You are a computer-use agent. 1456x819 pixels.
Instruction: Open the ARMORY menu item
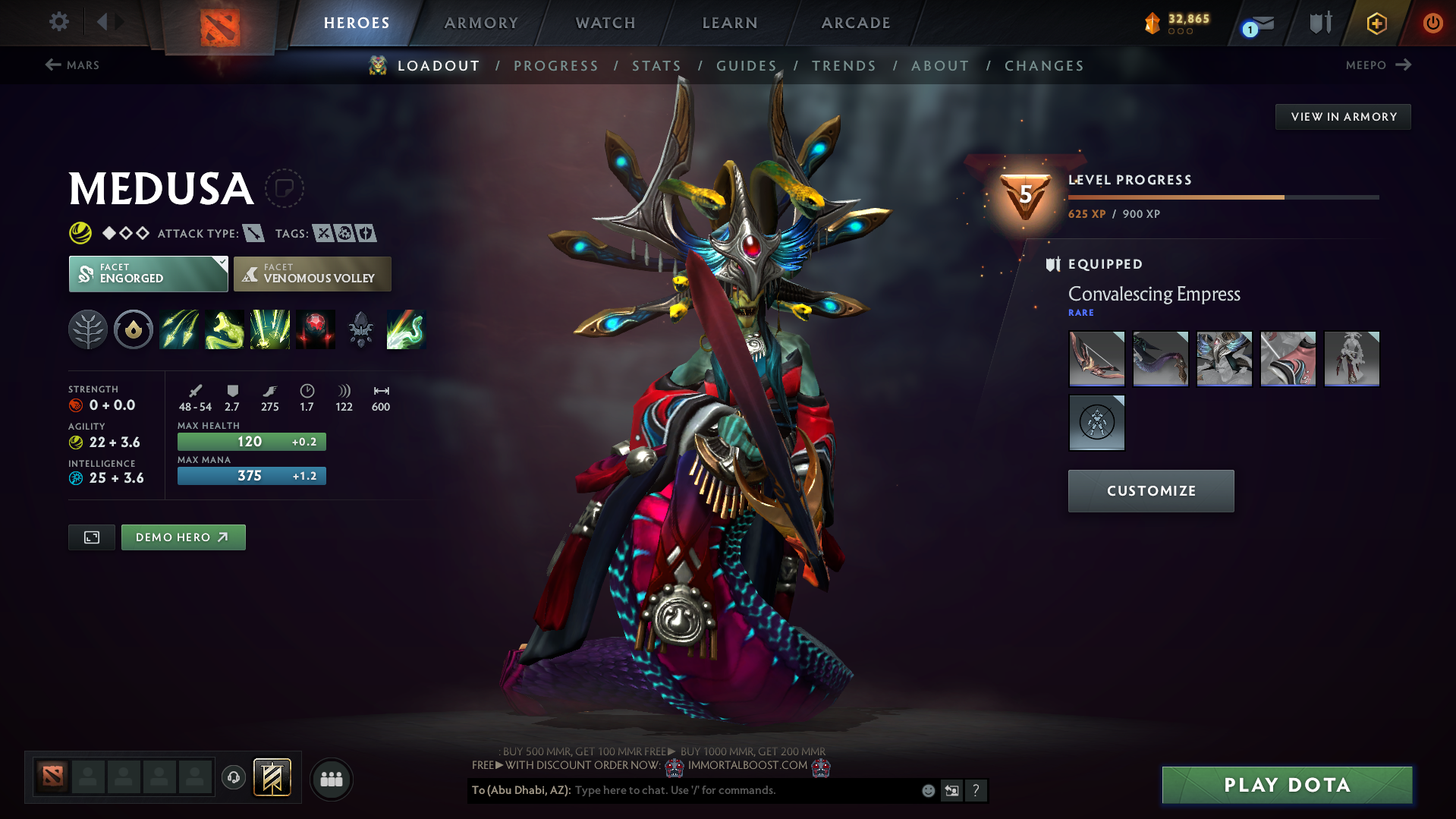(481, 23)
